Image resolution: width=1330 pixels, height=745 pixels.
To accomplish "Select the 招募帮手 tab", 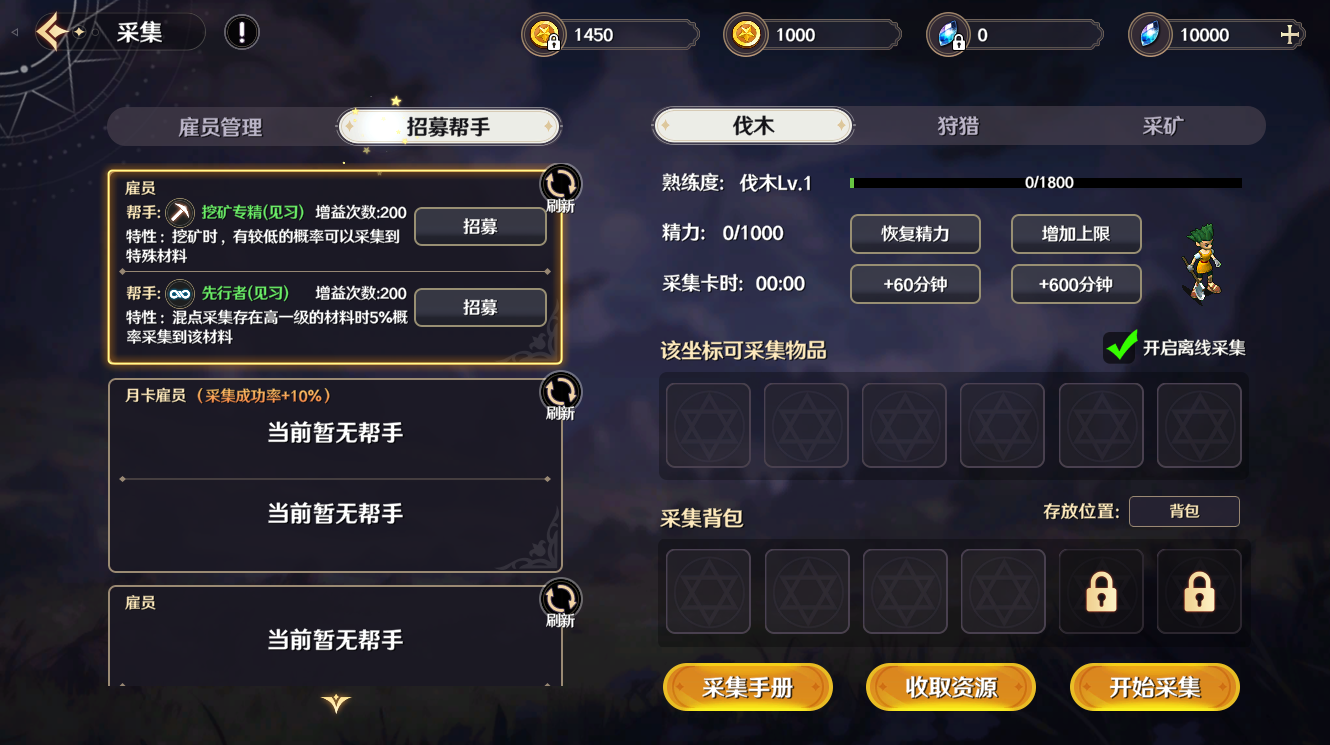I will click(448, 127).
